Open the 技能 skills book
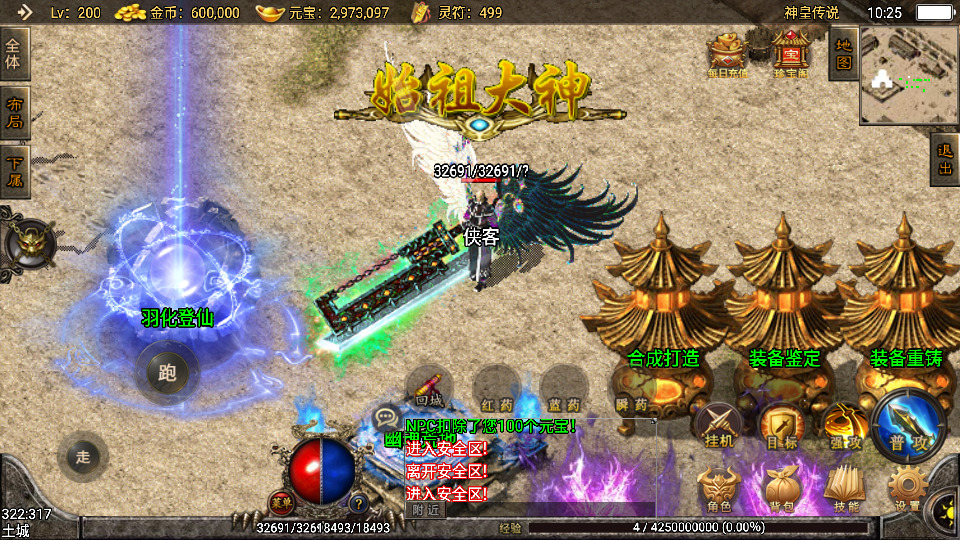 (x=845, y=490)
